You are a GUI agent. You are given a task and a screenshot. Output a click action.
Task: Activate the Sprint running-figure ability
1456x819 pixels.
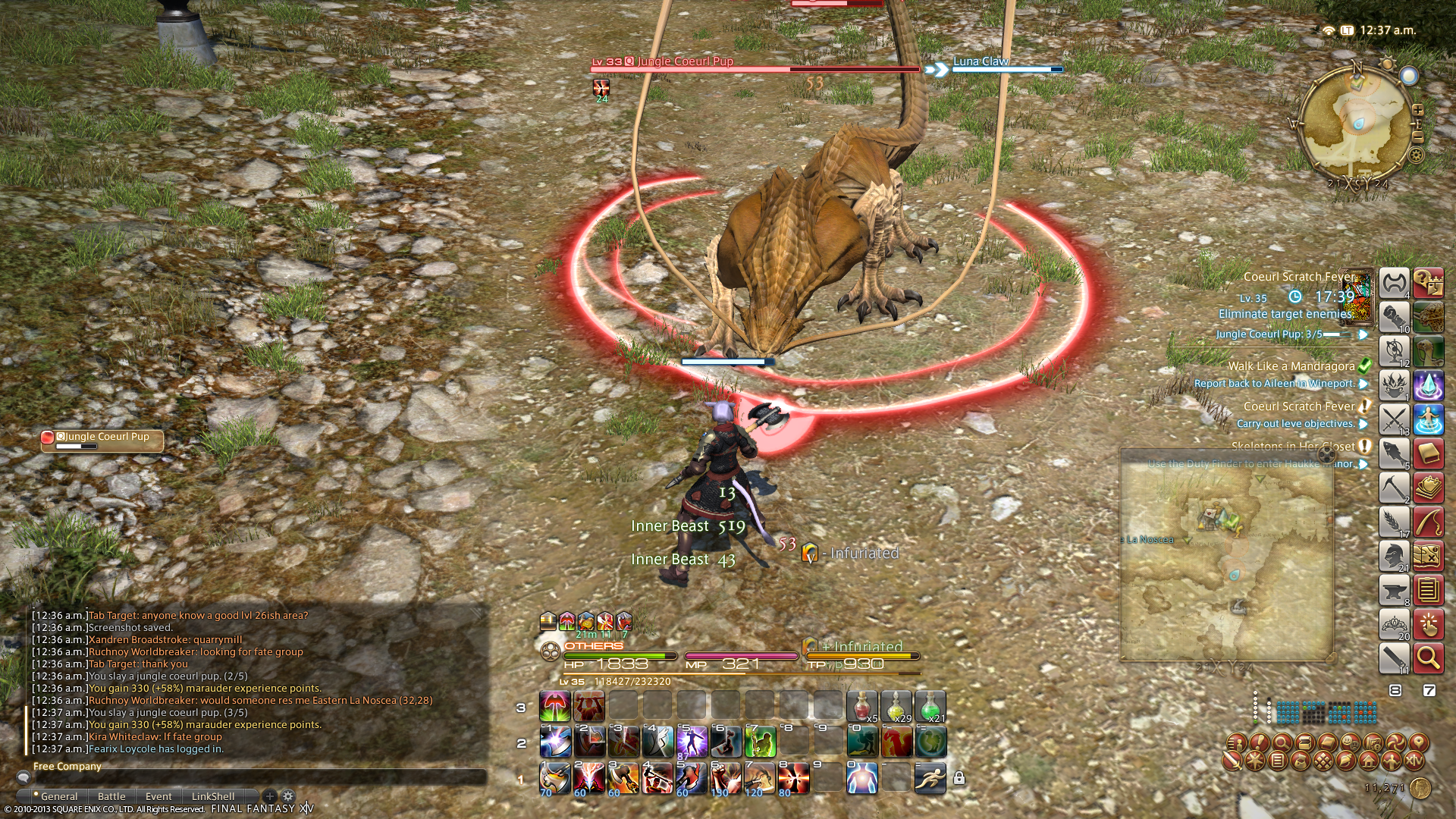point(930,778)
